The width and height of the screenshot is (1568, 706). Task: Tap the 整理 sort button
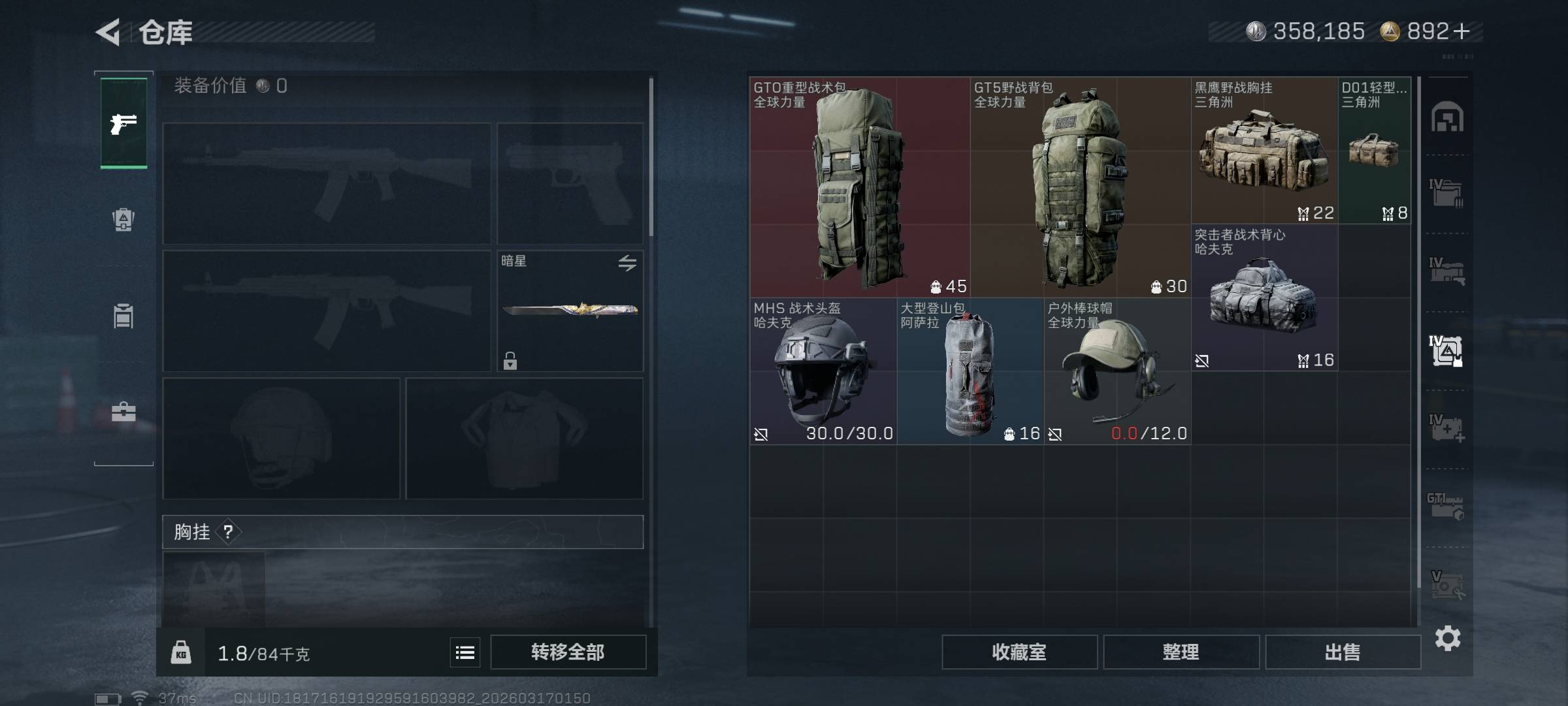pyautogui.click(x=1181, y=652)
